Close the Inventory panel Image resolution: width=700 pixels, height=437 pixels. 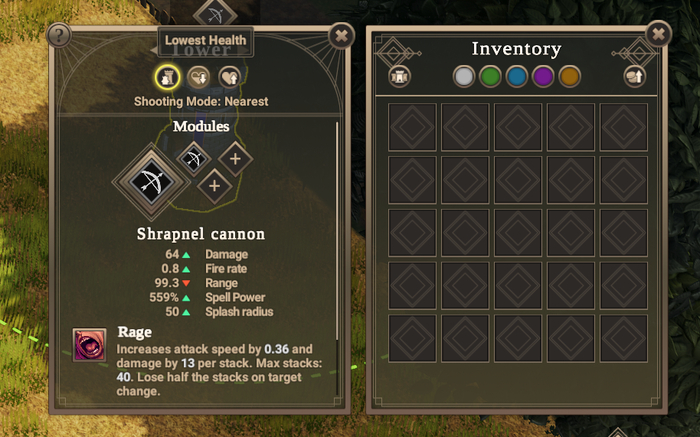(x=658, y=35)
